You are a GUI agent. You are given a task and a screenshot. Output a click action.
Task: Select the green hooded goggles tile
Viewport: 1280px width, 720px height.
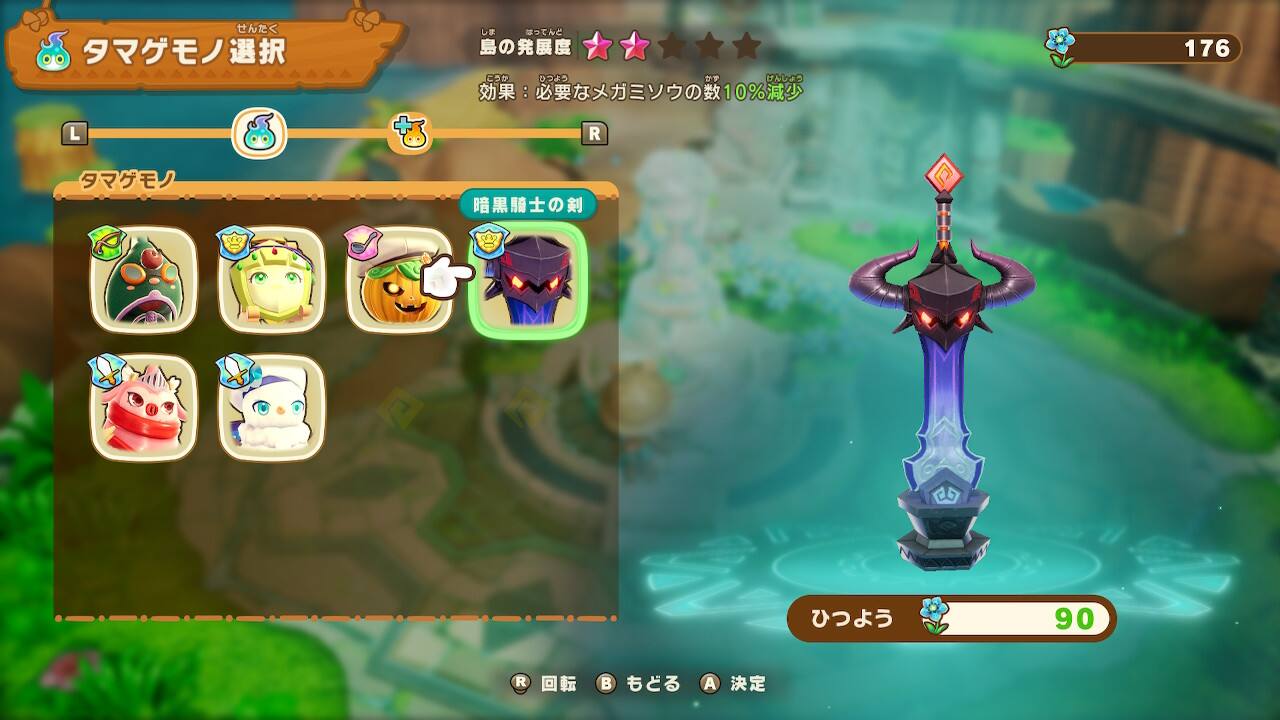(143, 280)
